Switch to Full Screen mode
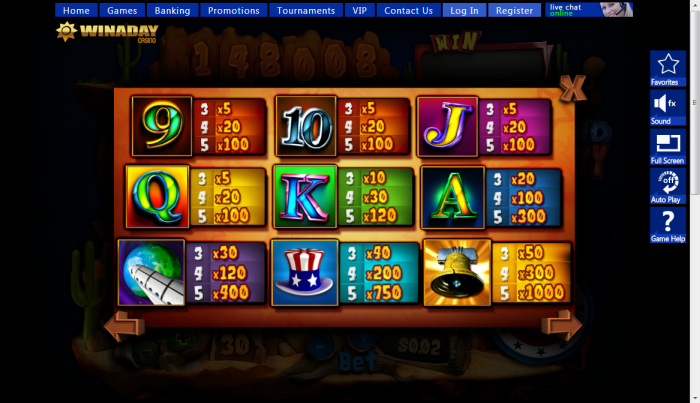 666,146
